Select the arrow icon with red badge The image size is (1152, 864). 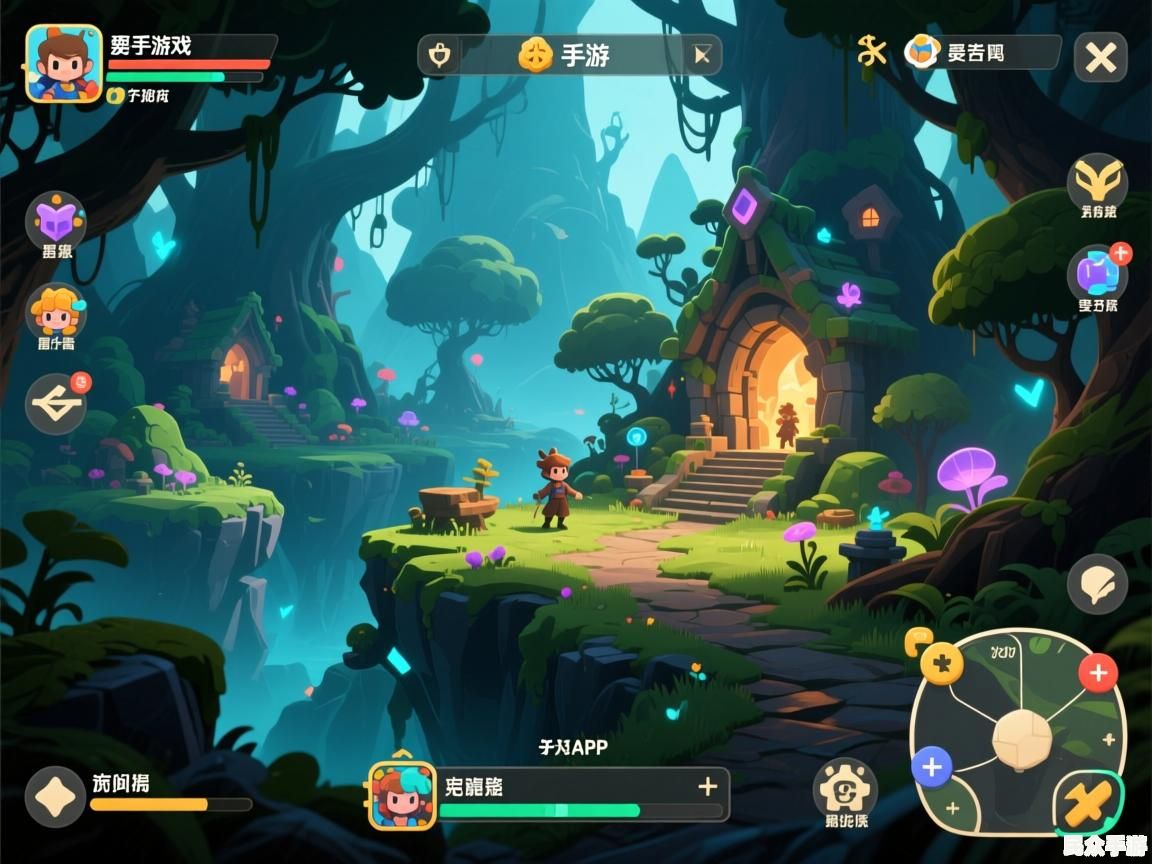56,404
